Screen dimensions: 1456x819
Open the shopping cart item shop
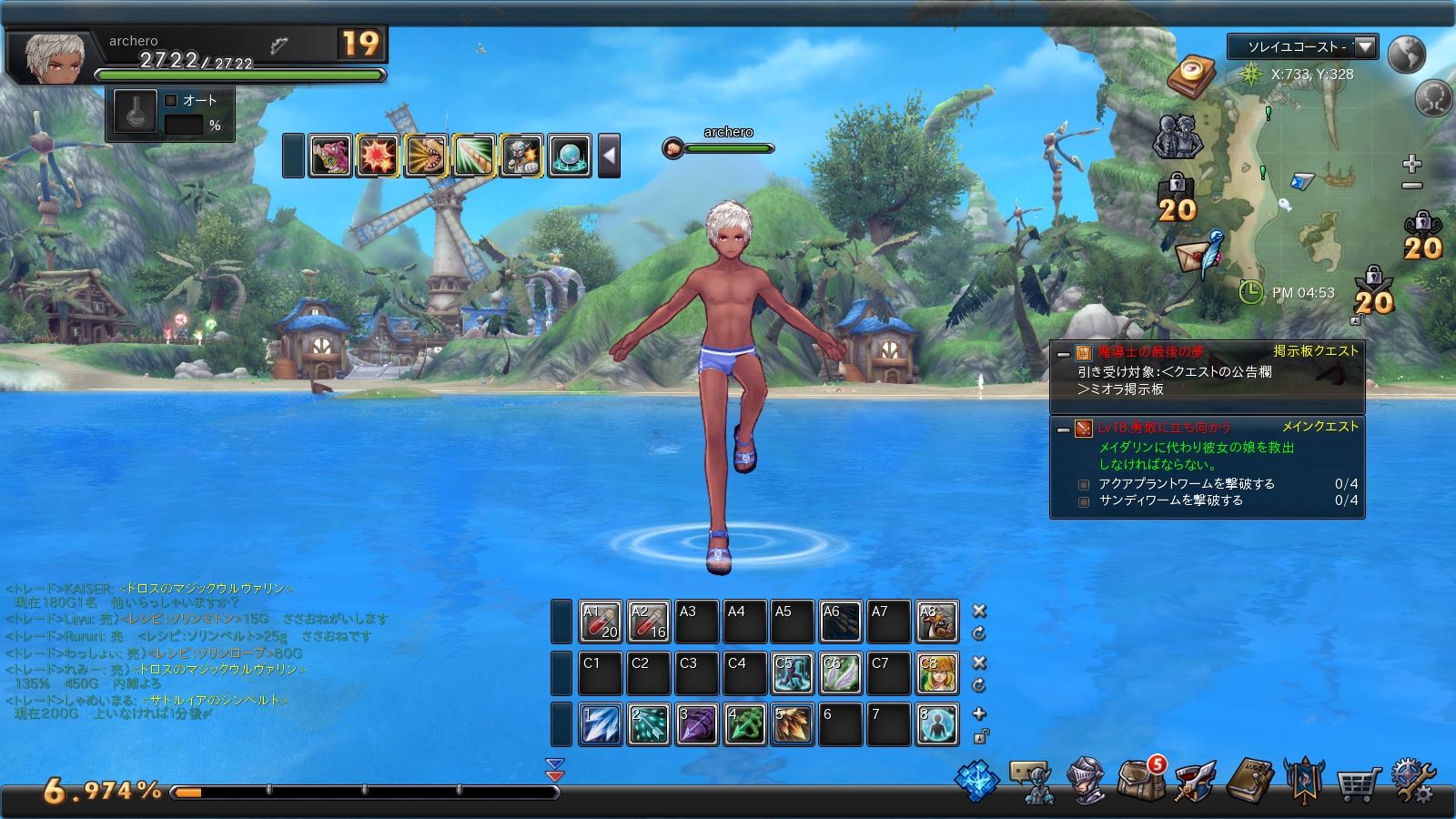coord(1358,781)
